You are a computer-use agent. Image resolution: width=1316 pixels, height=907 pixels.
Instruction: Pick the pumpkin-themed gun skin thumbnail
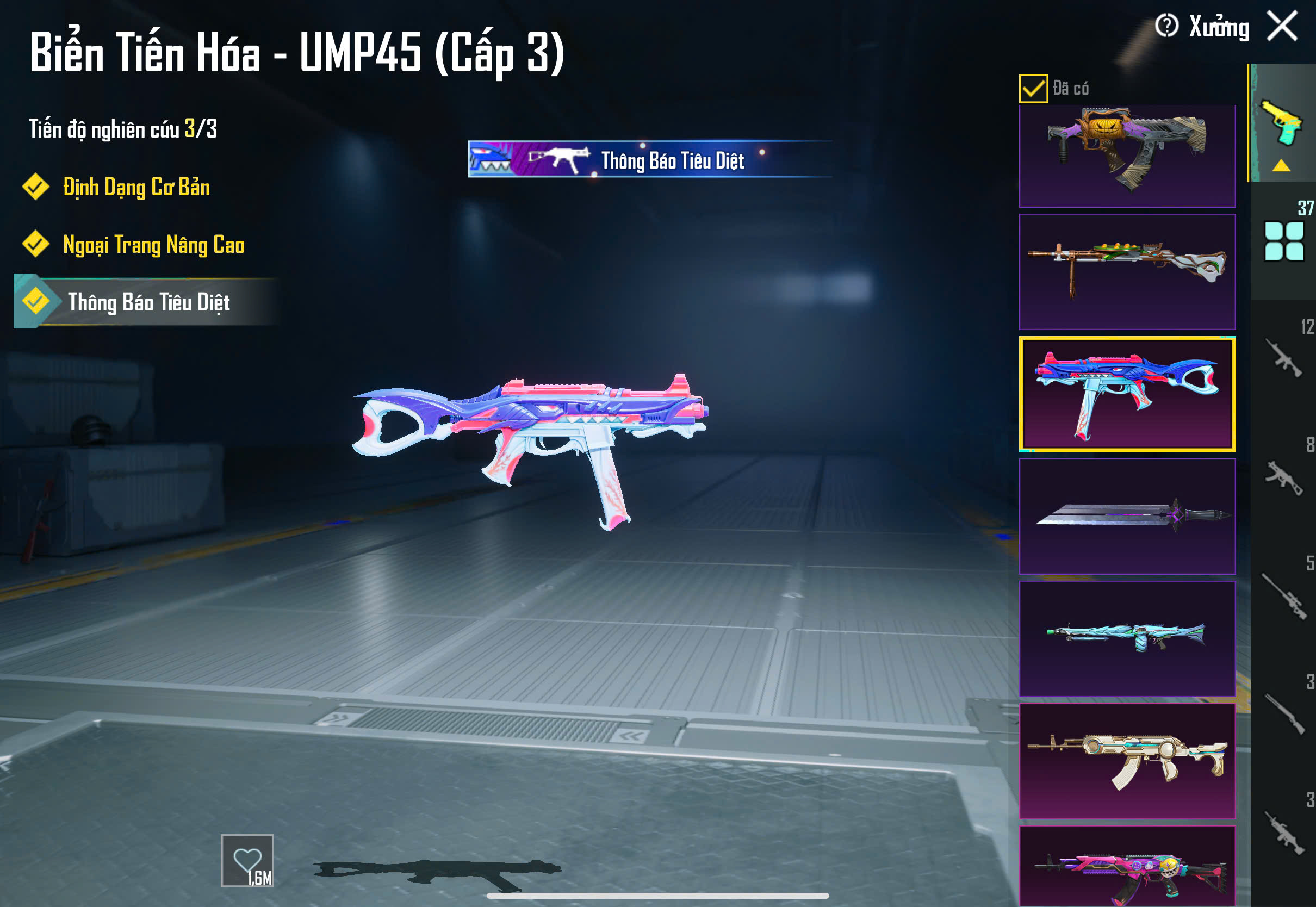tap(1127, 155)
